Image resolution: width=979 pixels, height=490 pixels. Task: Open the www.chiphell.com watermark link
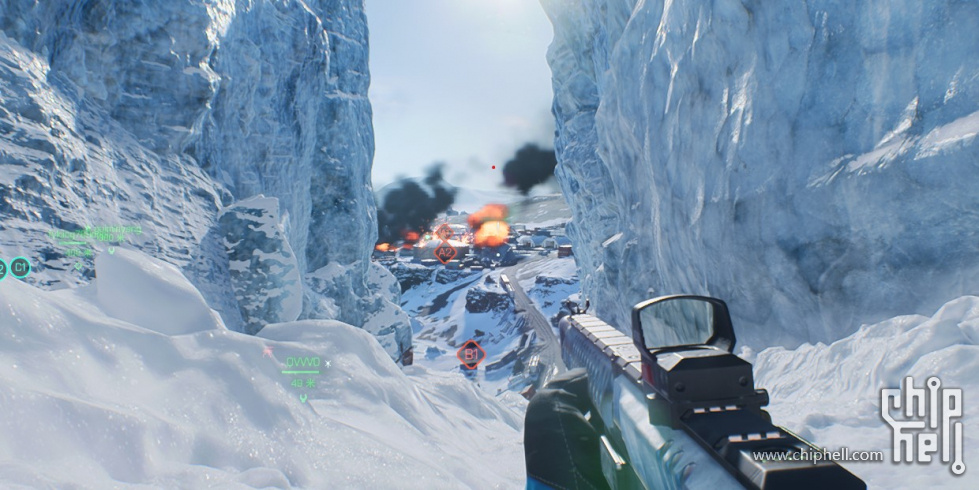tap(818, 456)
